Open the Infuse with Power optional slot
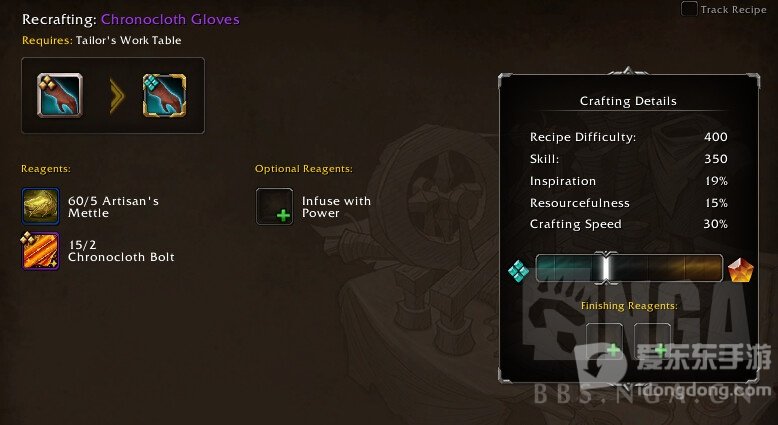The width and height of the screenshot is (778, 425). 274,207
